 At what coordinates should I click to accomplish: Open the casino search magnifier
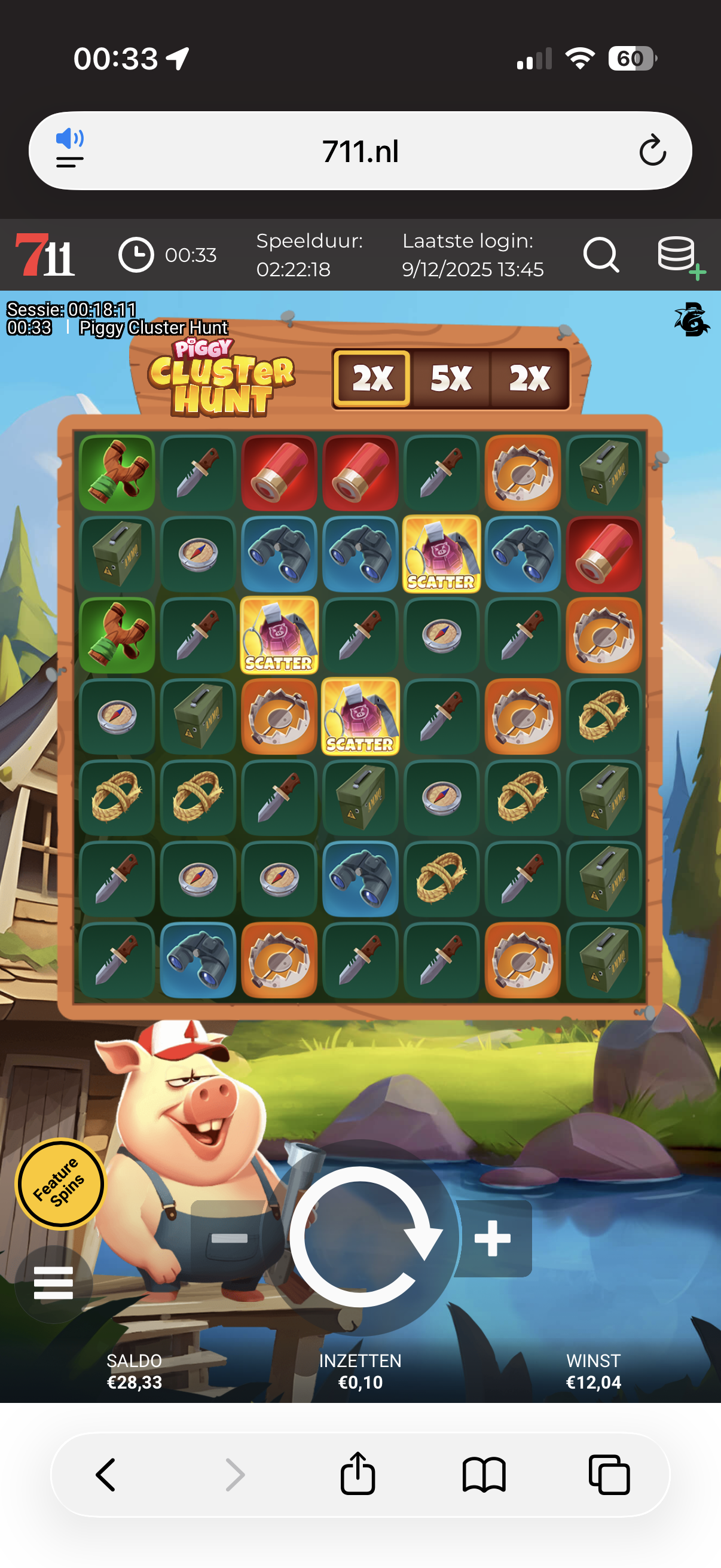coord(600,254)
